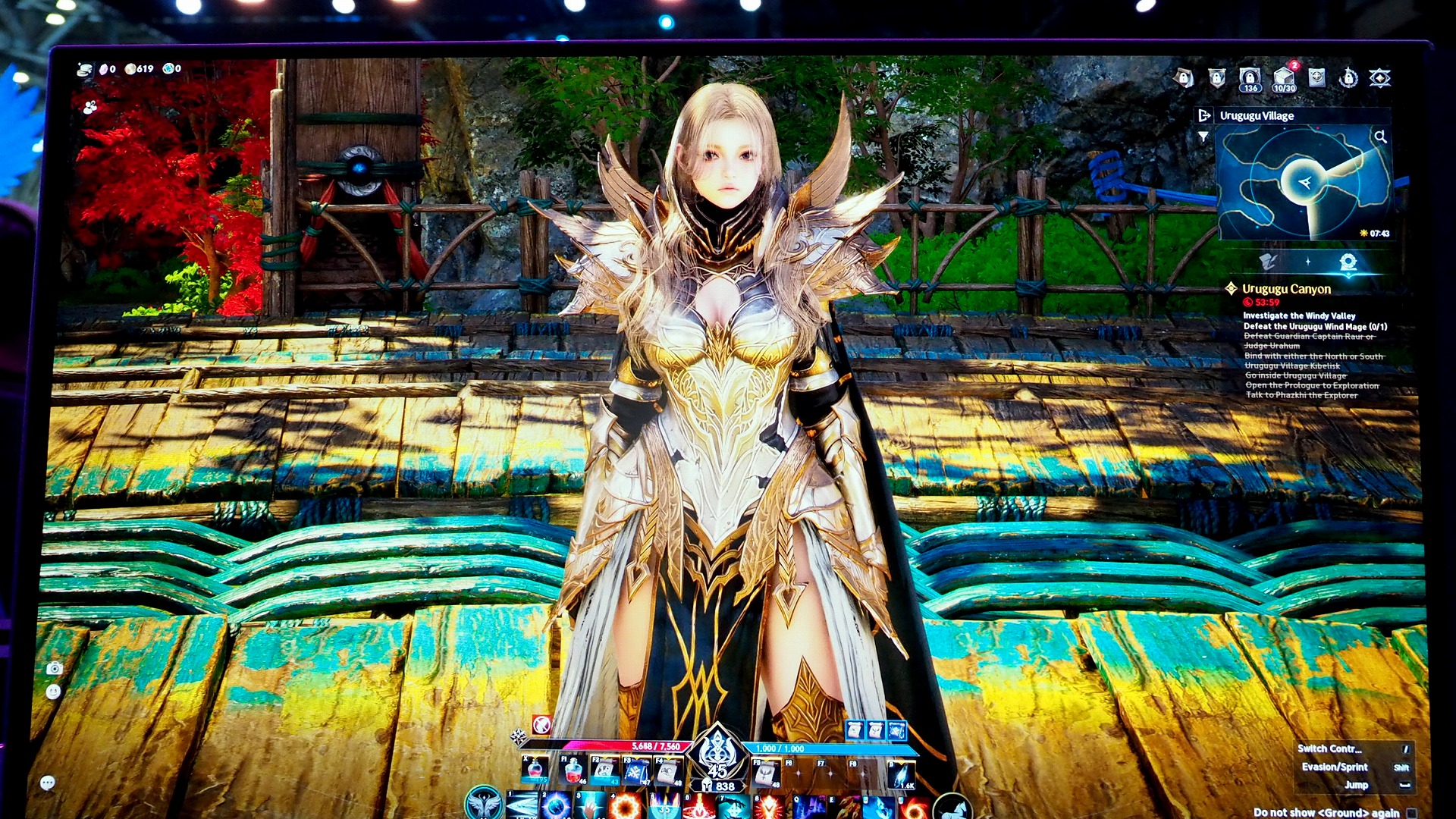1456x819 pixels.
Task: Open the minimap showing Urugugu Village
Action: coord(1303,182)
